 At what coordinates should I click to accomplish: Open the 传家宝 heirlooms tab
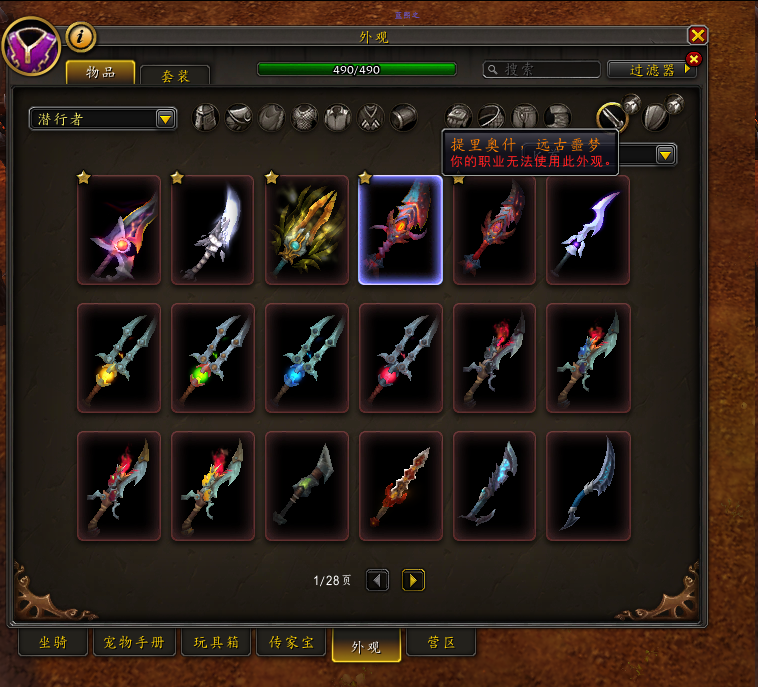[293, 642]
